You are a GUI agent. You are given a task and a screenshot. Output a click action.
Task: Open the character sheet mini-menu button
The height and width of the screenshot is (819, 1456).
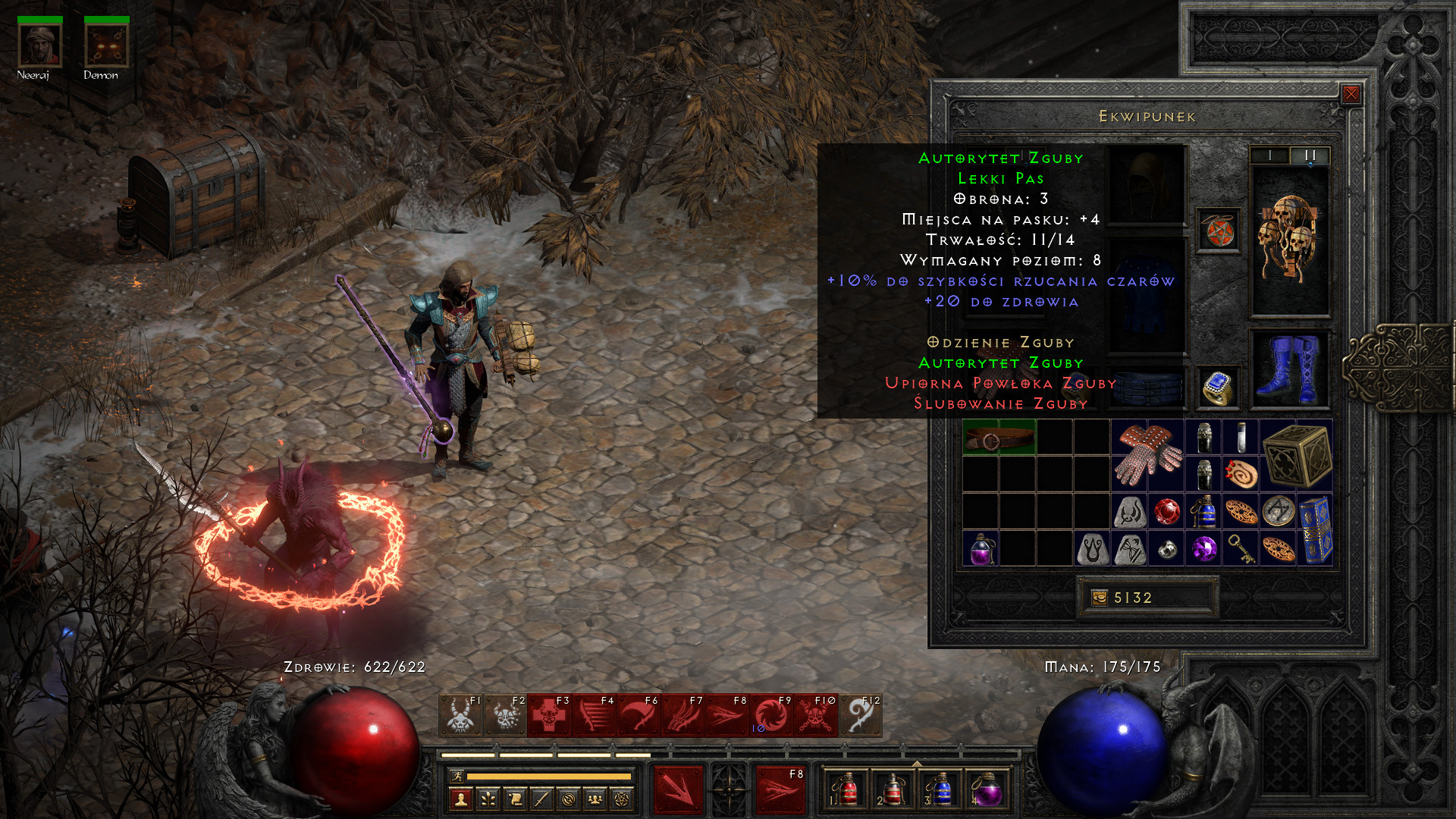pos(461,799)
